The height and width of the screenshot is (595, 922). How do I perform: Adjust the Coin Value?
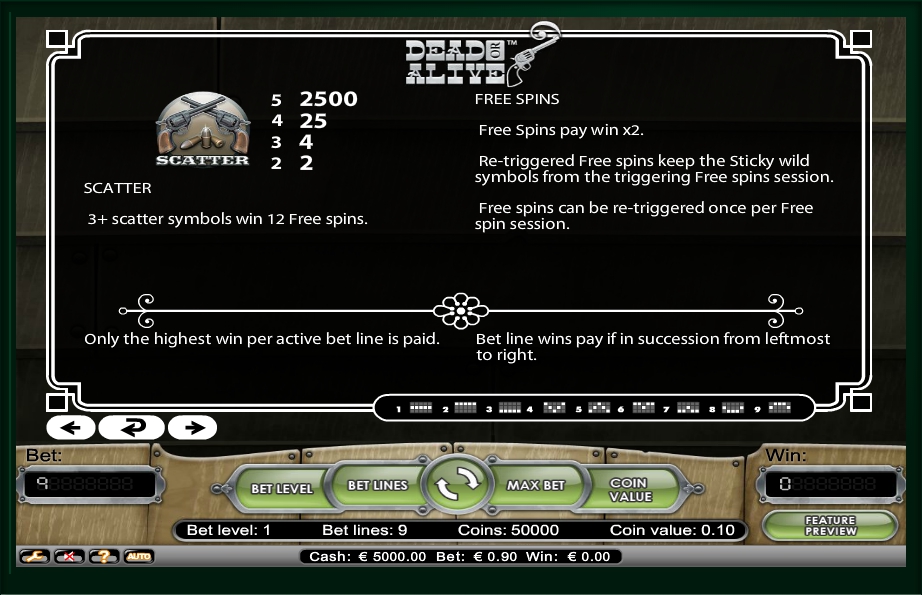[630, 489]
